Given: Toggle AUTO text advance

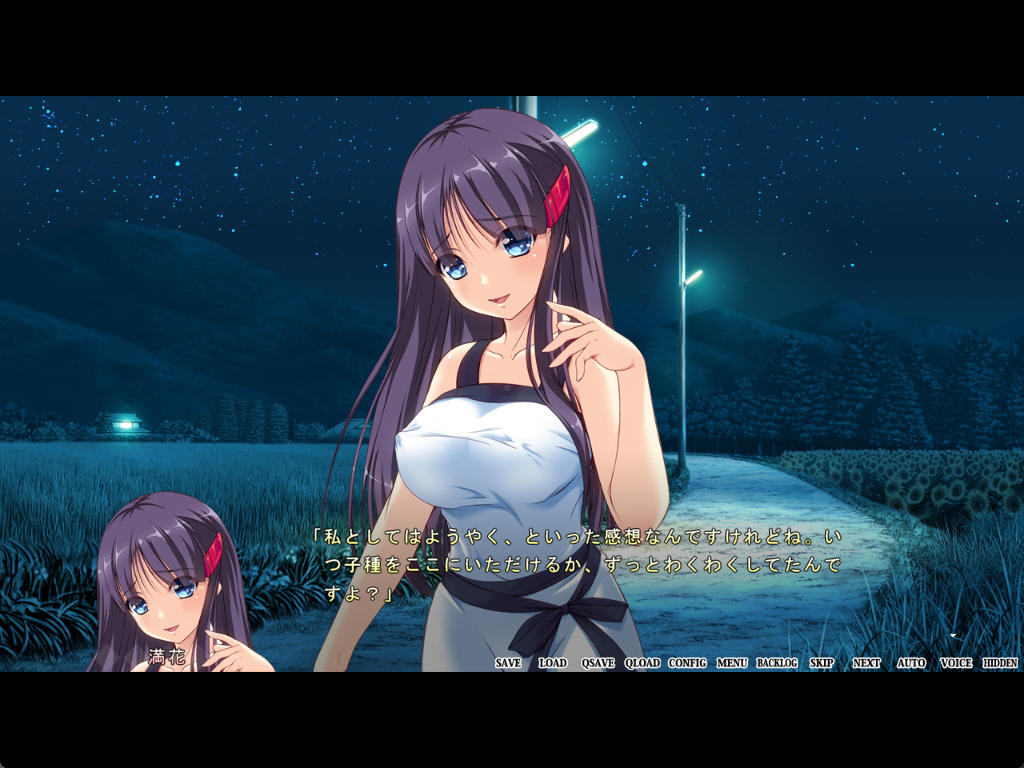Looking at the screenshot, I should click(911, 663).
